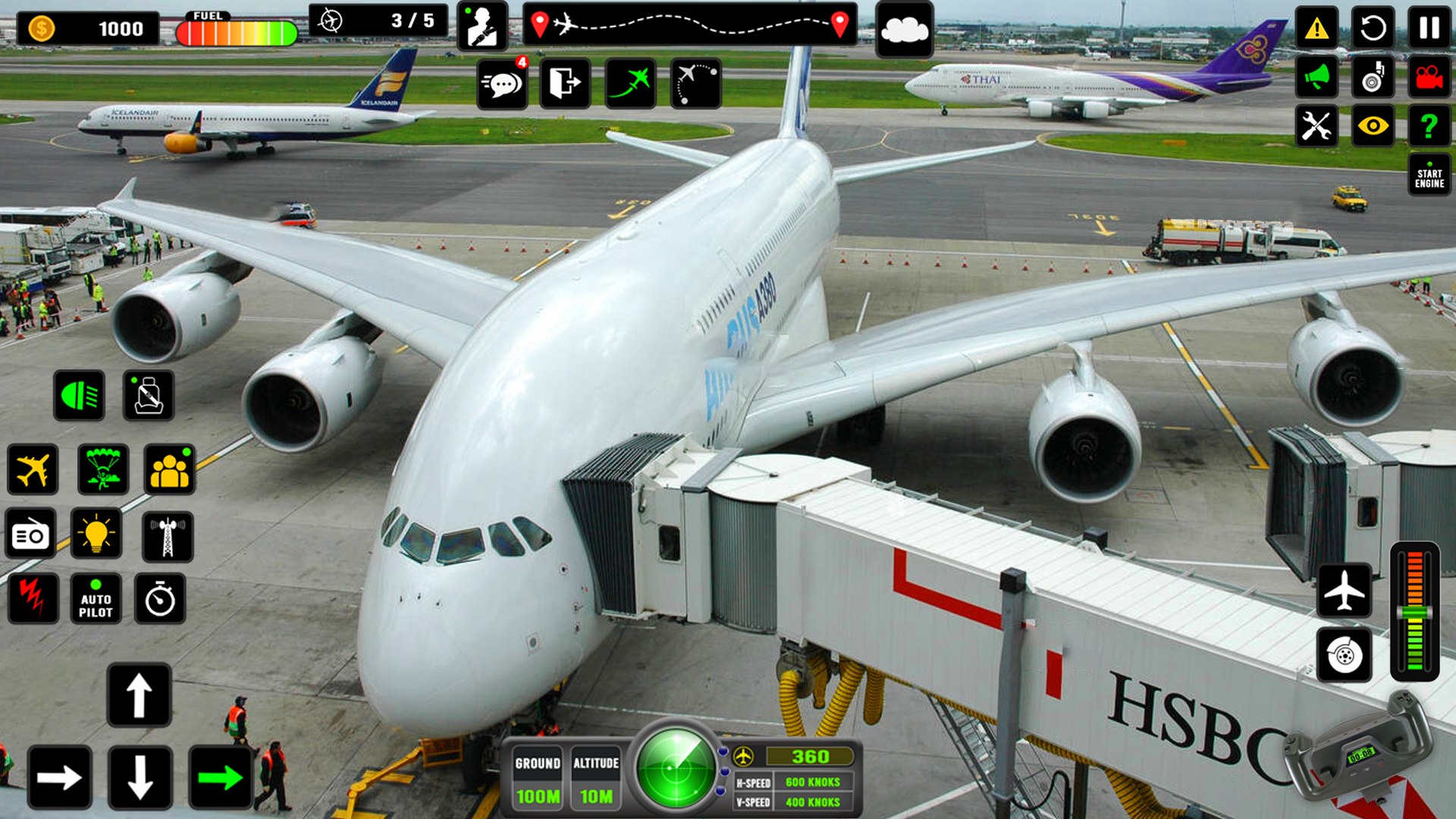This screenshot has width=1456, height=819.
Task: Activate the megaphone announcement icon
Action: click(1317, 77)
